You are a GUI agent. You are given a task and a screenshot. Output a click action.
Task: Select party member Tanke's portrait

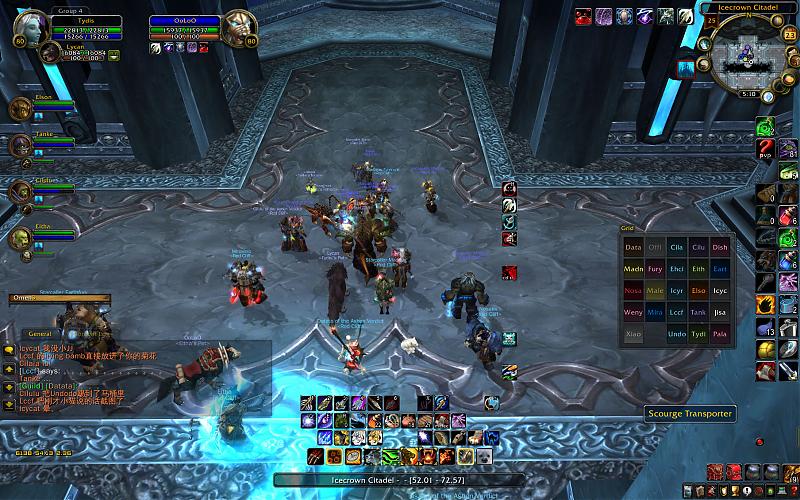pyautogui.click(x=22, y=146)
